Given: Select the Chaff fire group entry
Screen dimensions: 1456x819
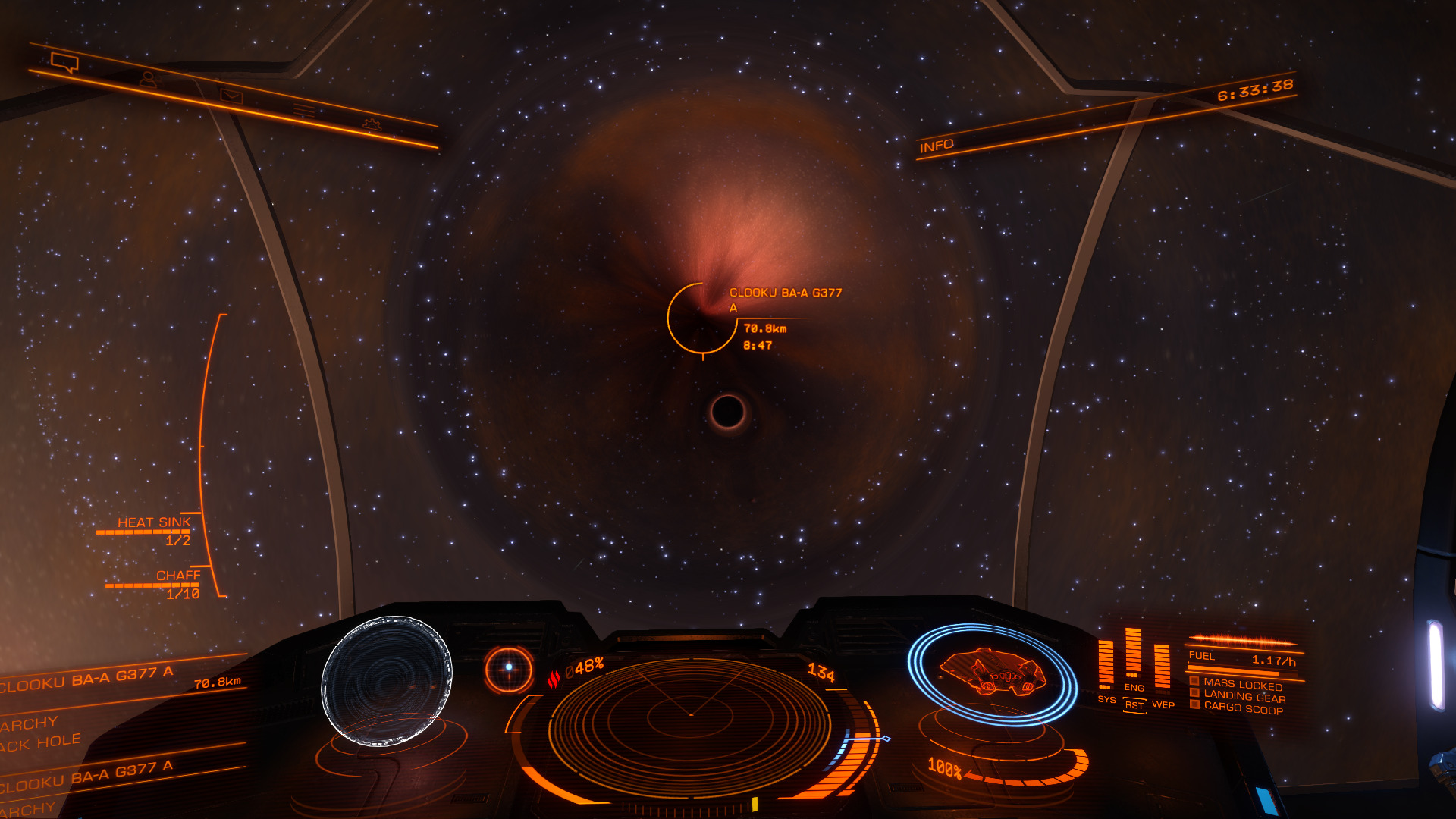Looking at the screenshot, I should click(x=178, y=576).
